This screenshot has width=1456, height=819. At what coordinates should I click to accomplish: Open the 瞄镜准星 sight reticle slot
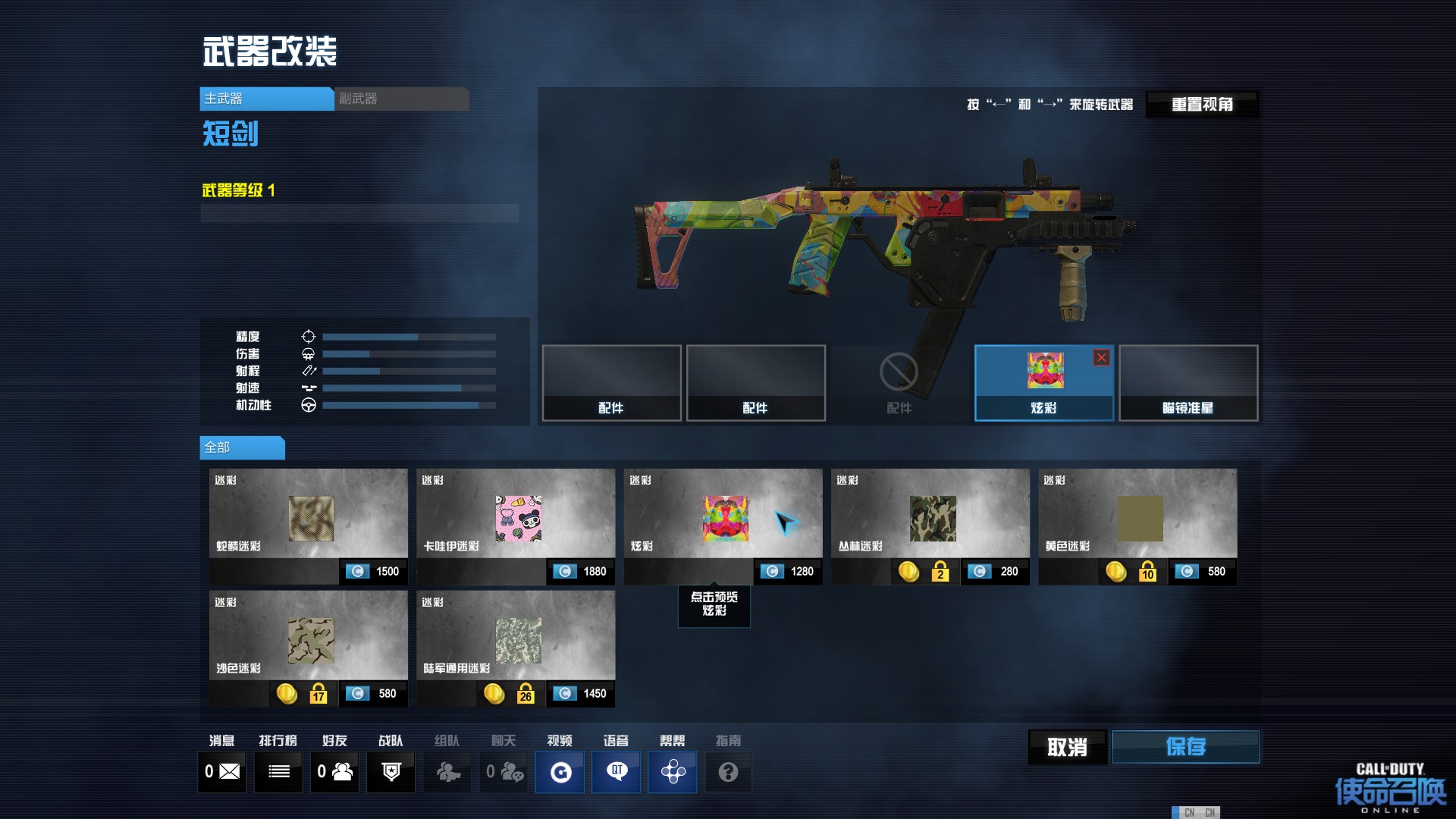pyautogui.click(x=1188, y=383)
